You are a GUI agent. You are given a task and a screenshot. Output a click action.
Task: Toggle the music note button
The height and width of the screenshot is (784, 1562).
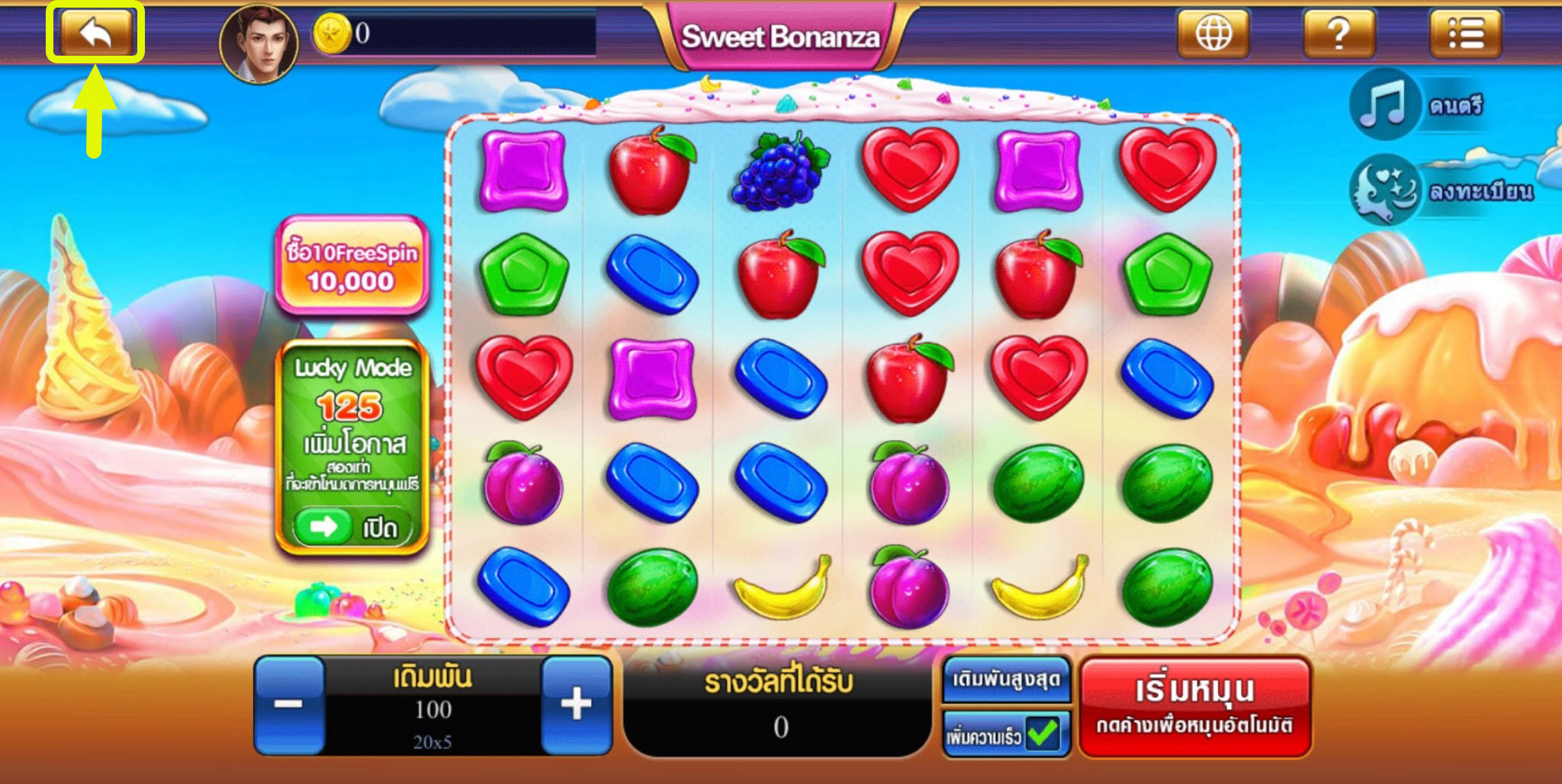(1384, 105)
